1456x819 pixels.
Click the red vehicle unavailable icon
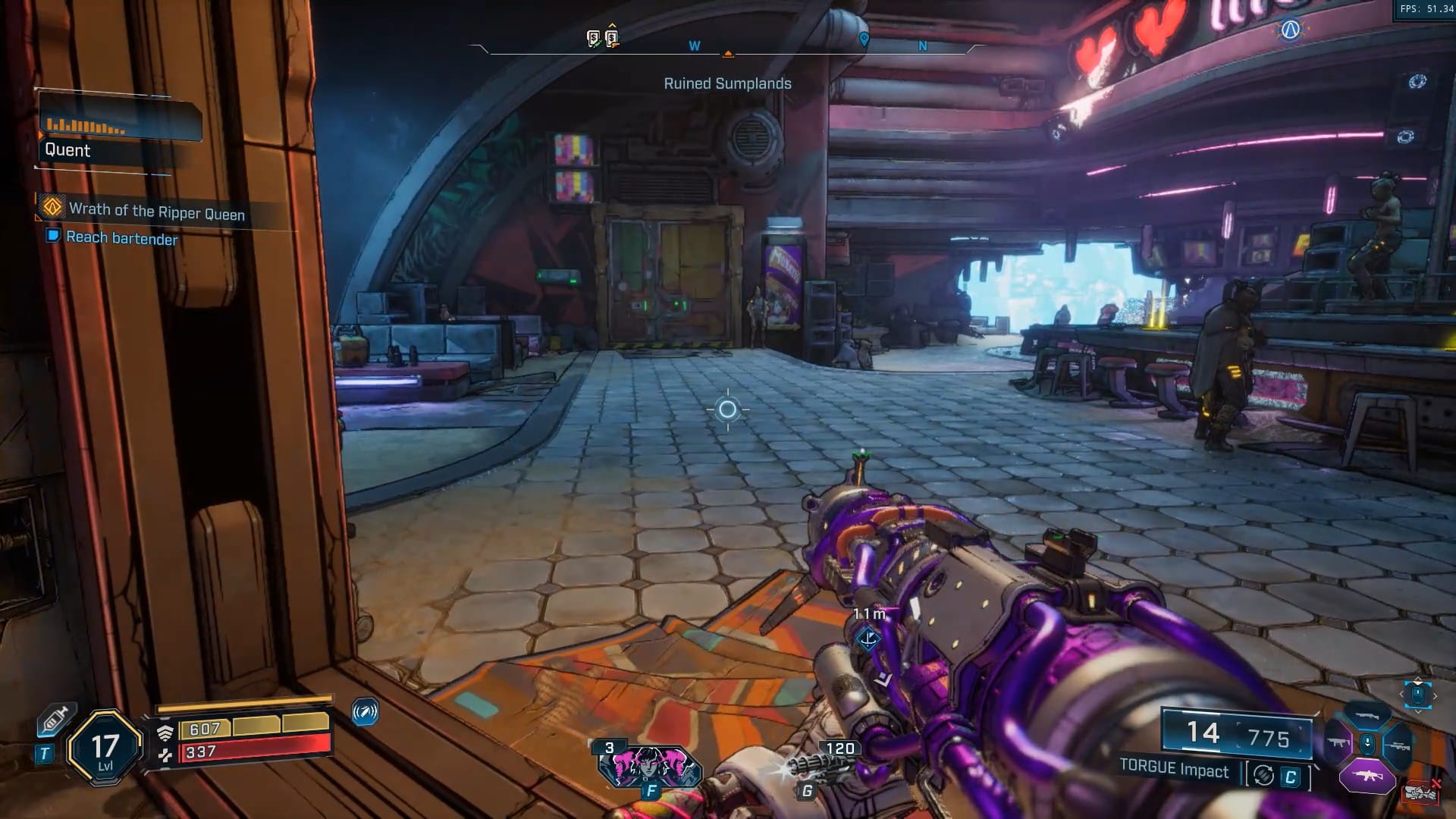point(1421,792)
